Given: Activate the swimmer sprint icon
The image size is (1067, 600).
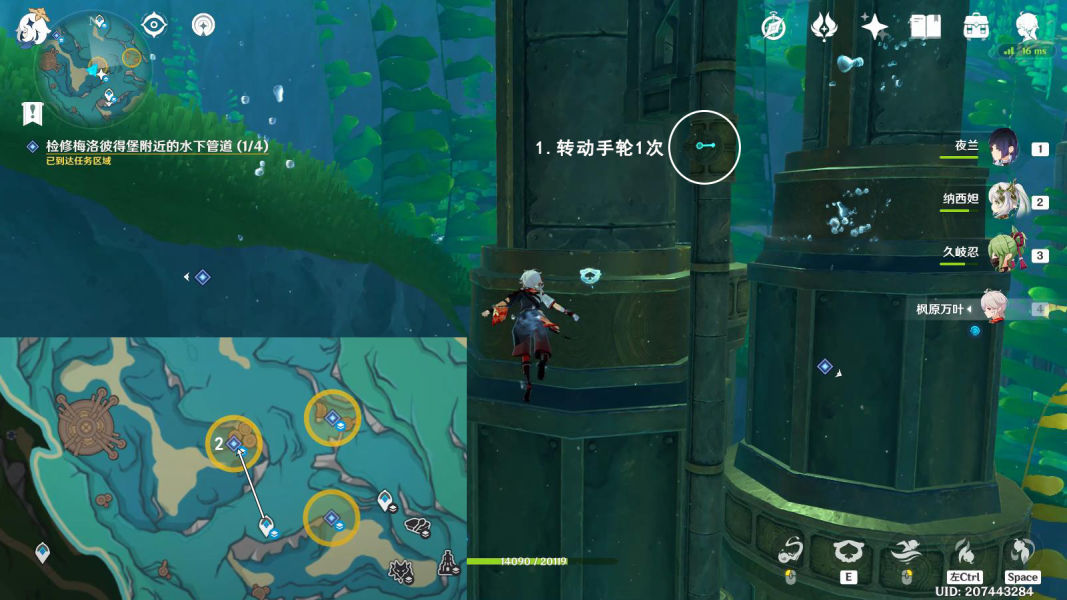Looking at the screenshot, I should click(x=907, y=551).
